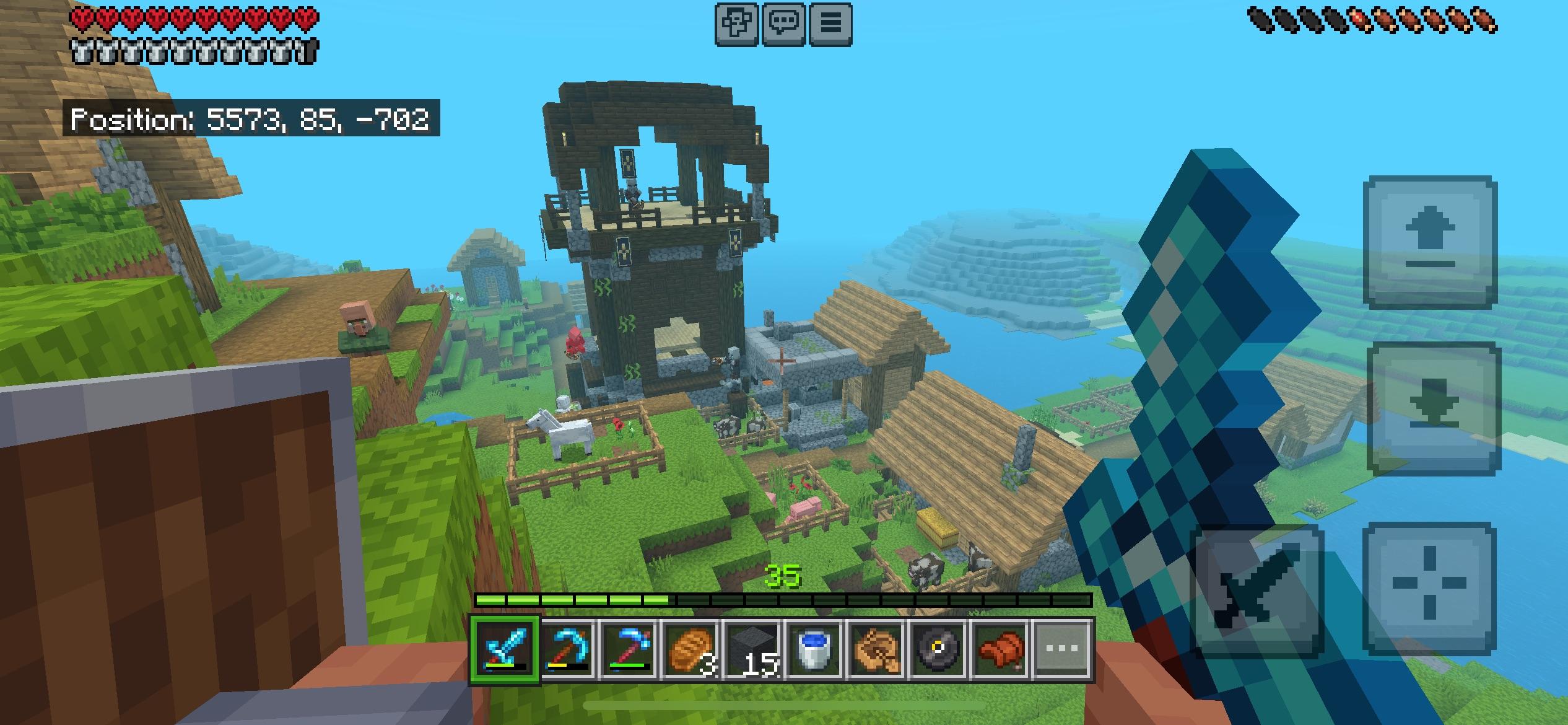
Task: Choose the bread stack in hotbar
Action: point(691,649)
